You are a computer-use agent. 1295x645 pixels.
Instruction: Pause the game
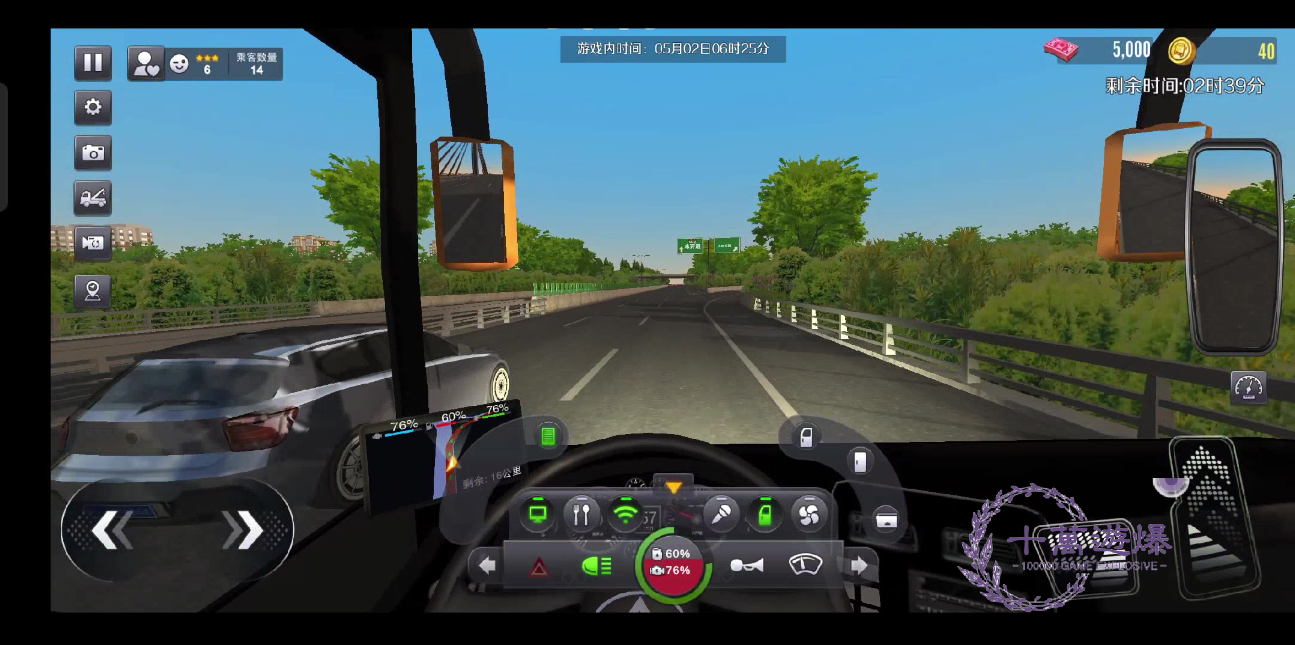(93, 62)
